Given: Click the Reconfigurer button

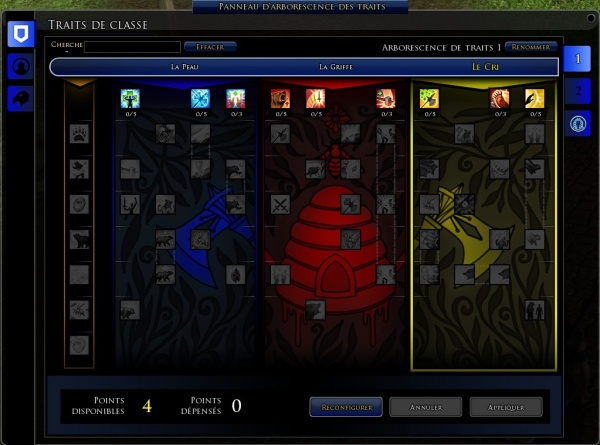Looking at the screenshot, I should pyautogui.click(x=347, y=407).
